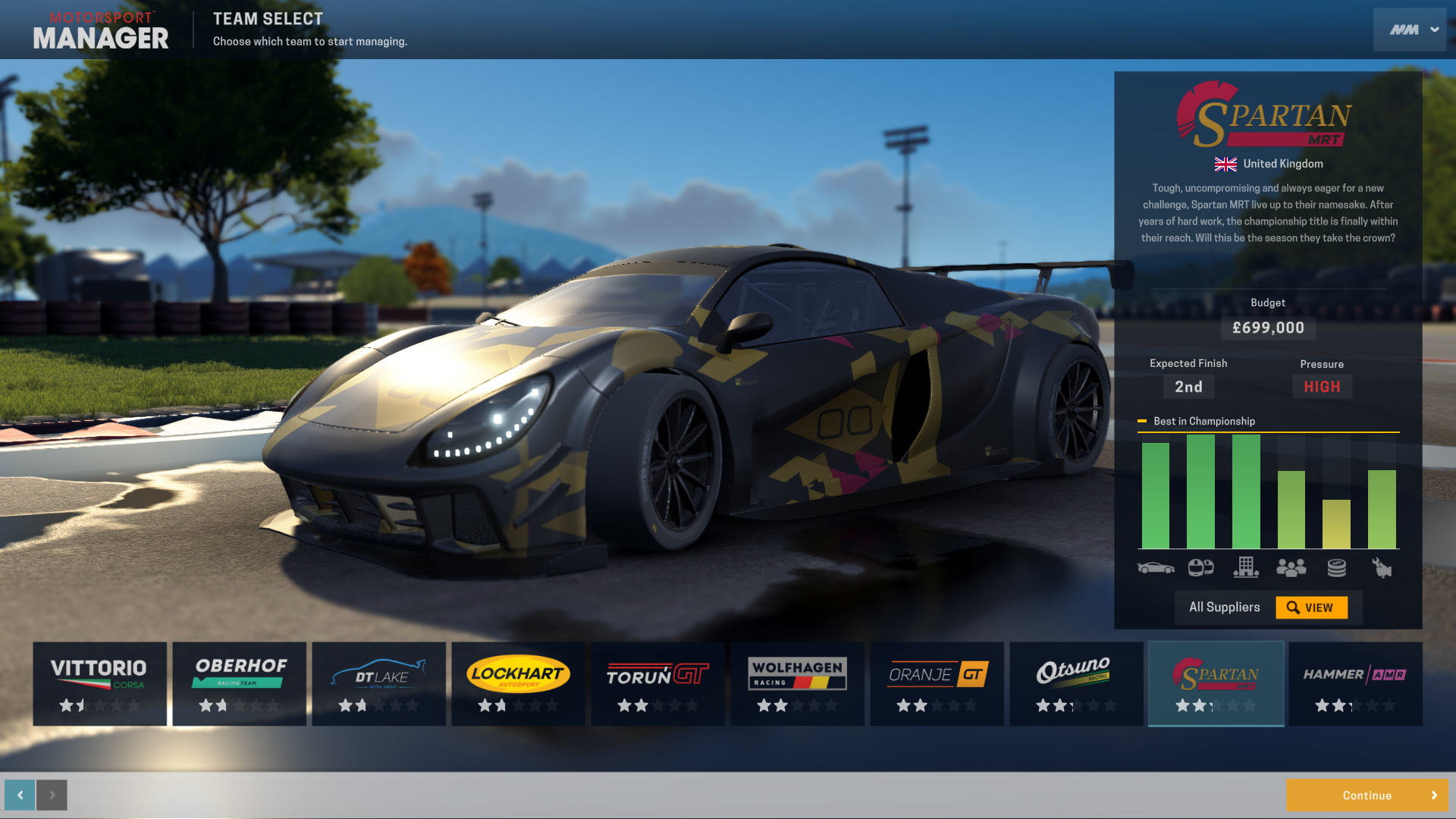Viewport: 1456px width, 819px height.
Task: Switch selection to Otsuno Racing
Action: [x=1076, y=683]
